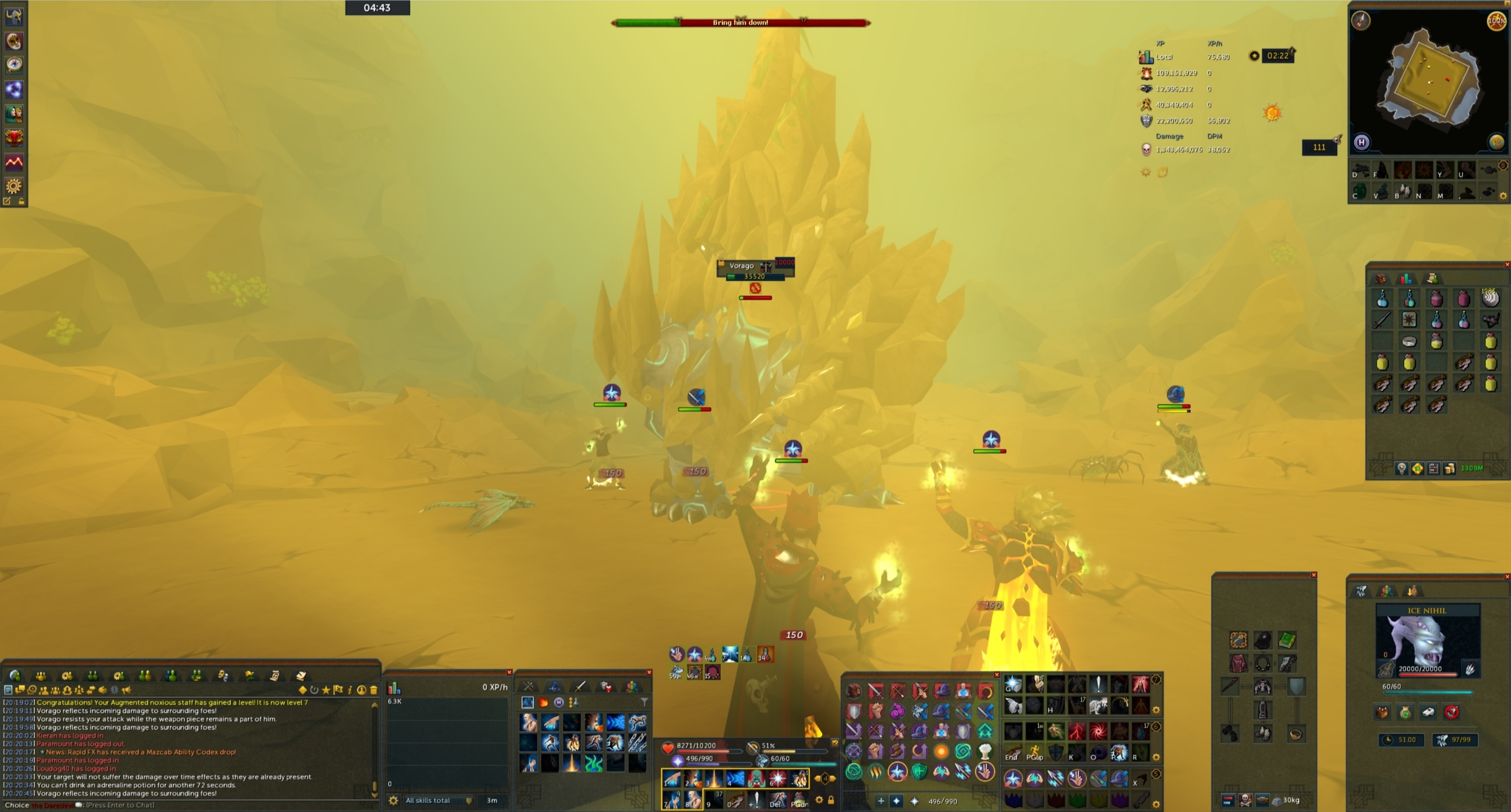Click the Press Enter to Chat field
The height and width of the screenshot is (812, 1511).
[117, 805]
